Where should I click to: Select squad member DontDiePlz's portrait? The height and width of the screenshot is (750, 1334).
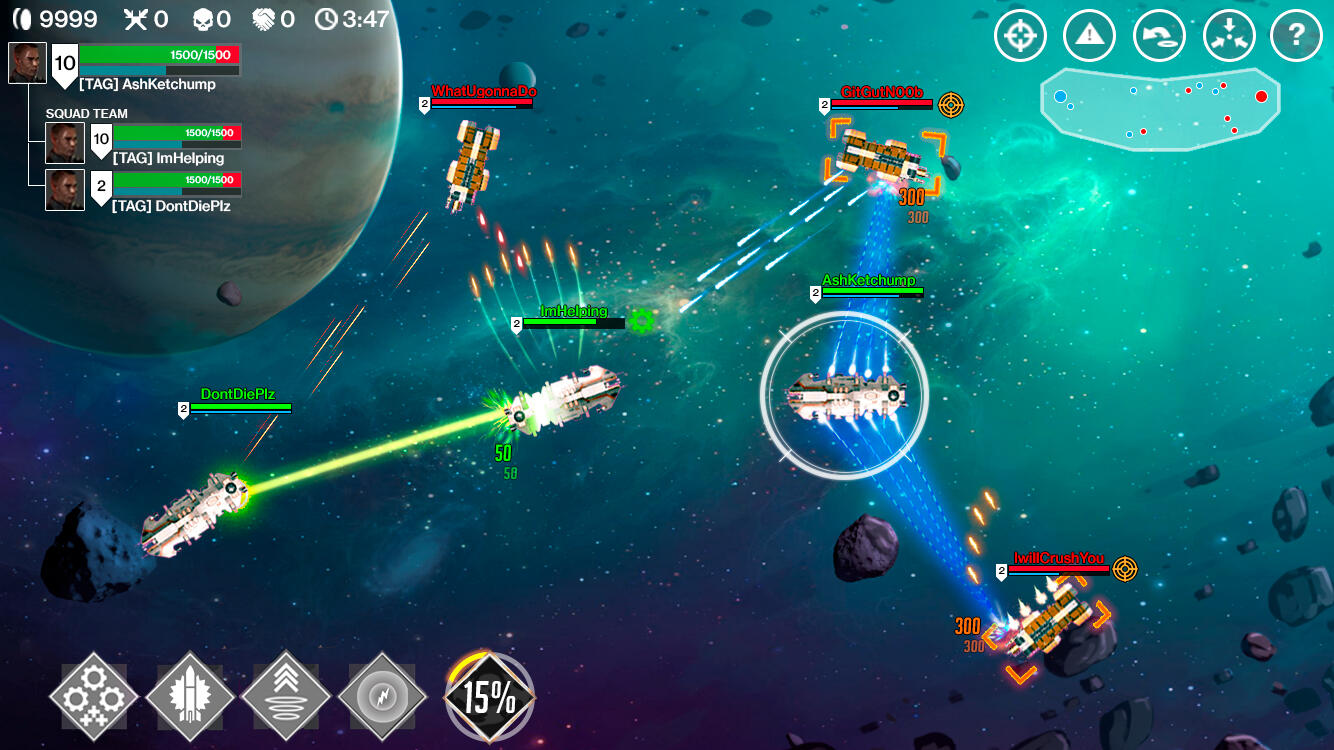[x=65, y=190]
